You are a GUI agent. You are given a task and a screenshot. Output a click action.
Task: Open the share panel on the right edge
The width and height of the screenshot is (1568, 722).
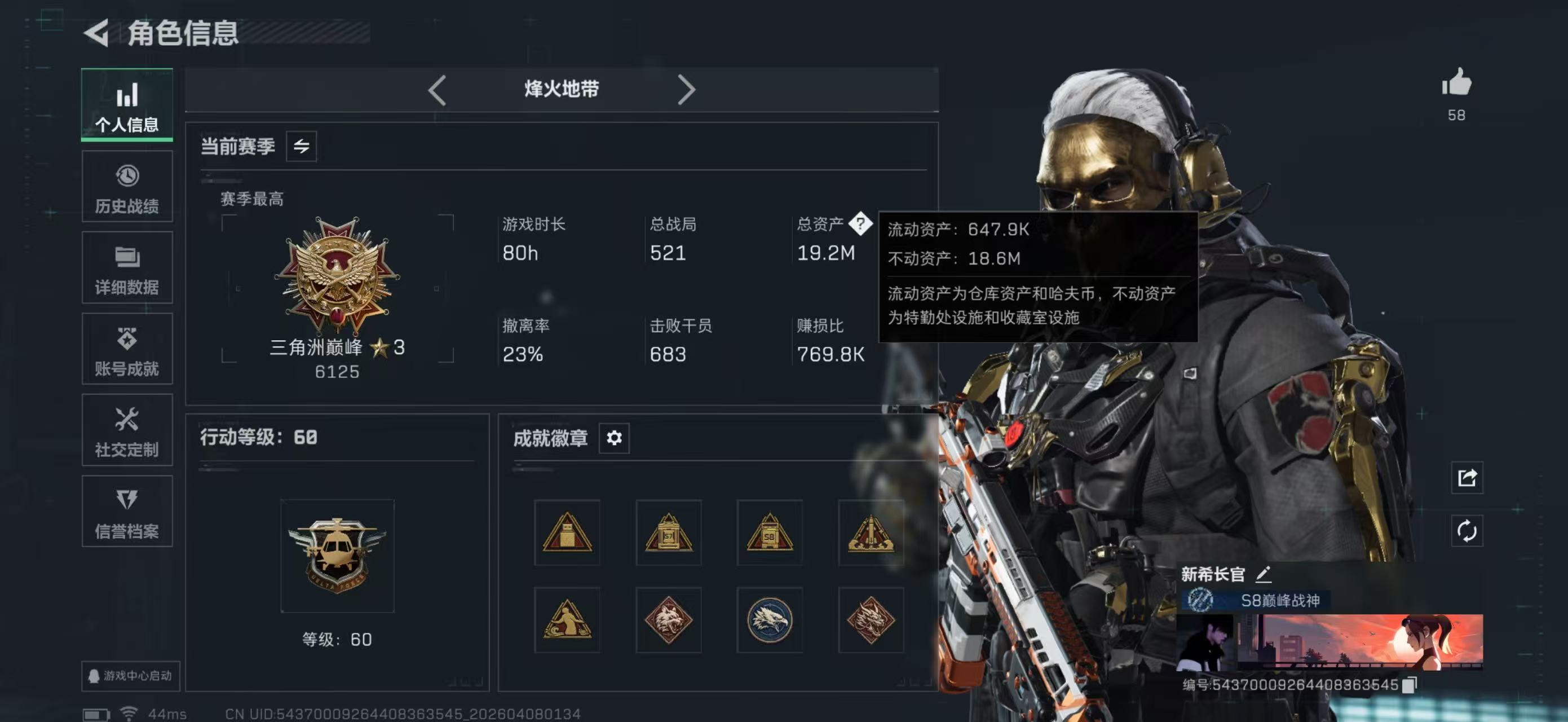pos(1468,478)
